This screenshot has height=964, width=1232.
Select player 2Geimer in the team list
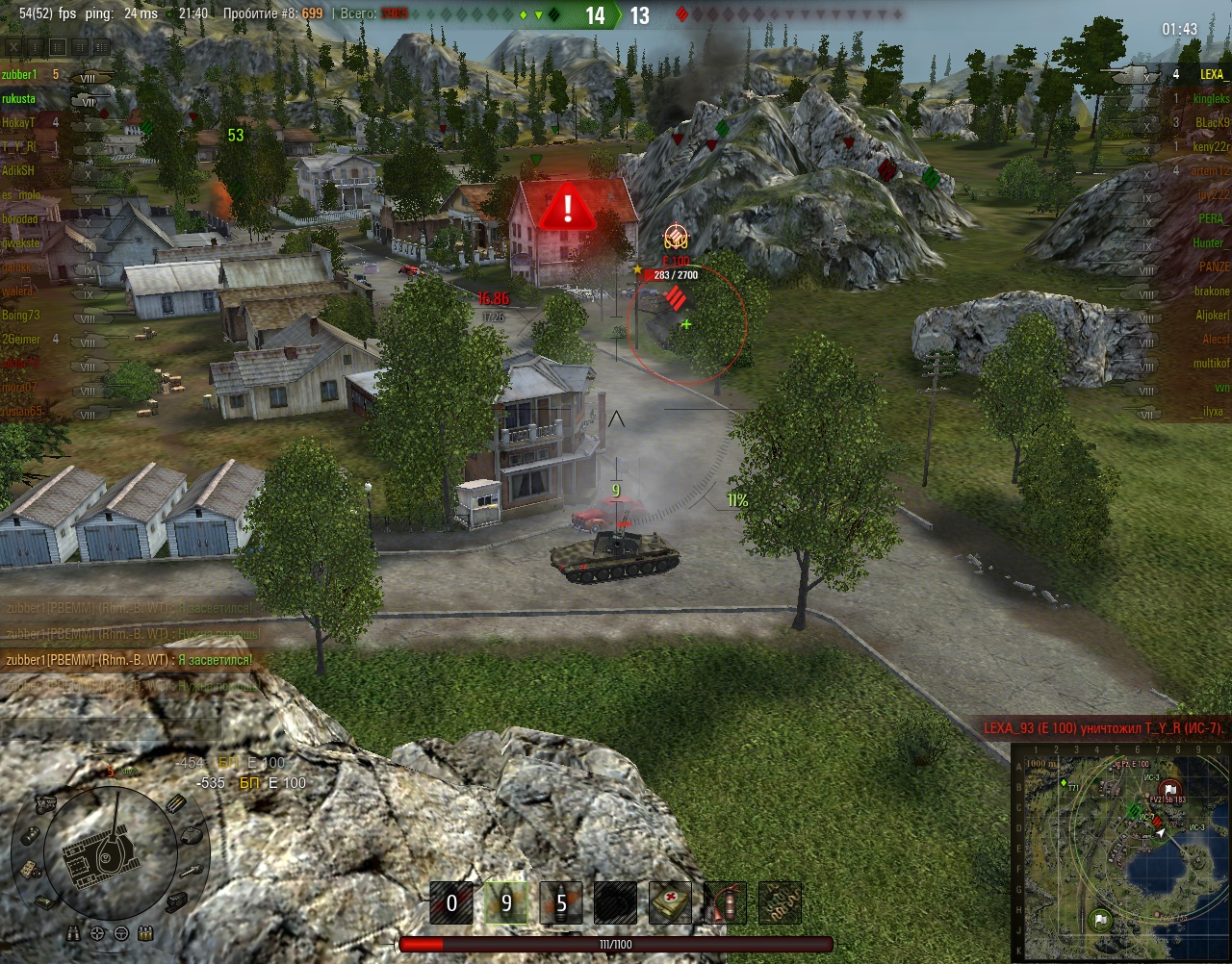20,339
